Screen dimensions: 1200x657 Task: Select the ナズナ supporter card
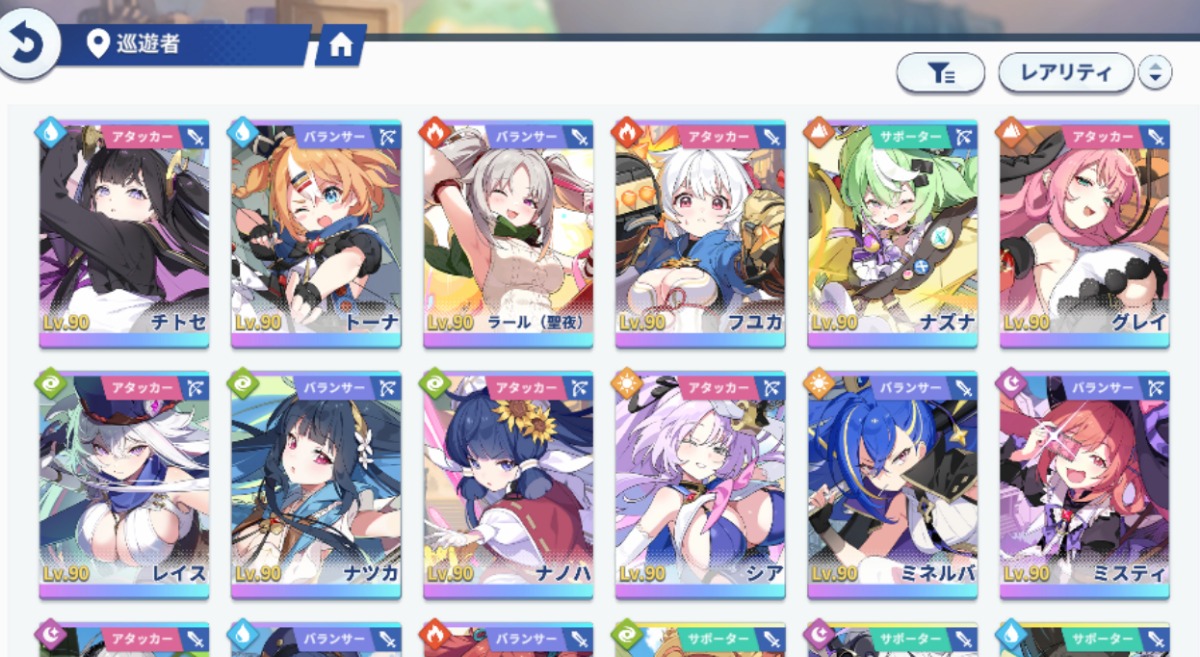892,235
